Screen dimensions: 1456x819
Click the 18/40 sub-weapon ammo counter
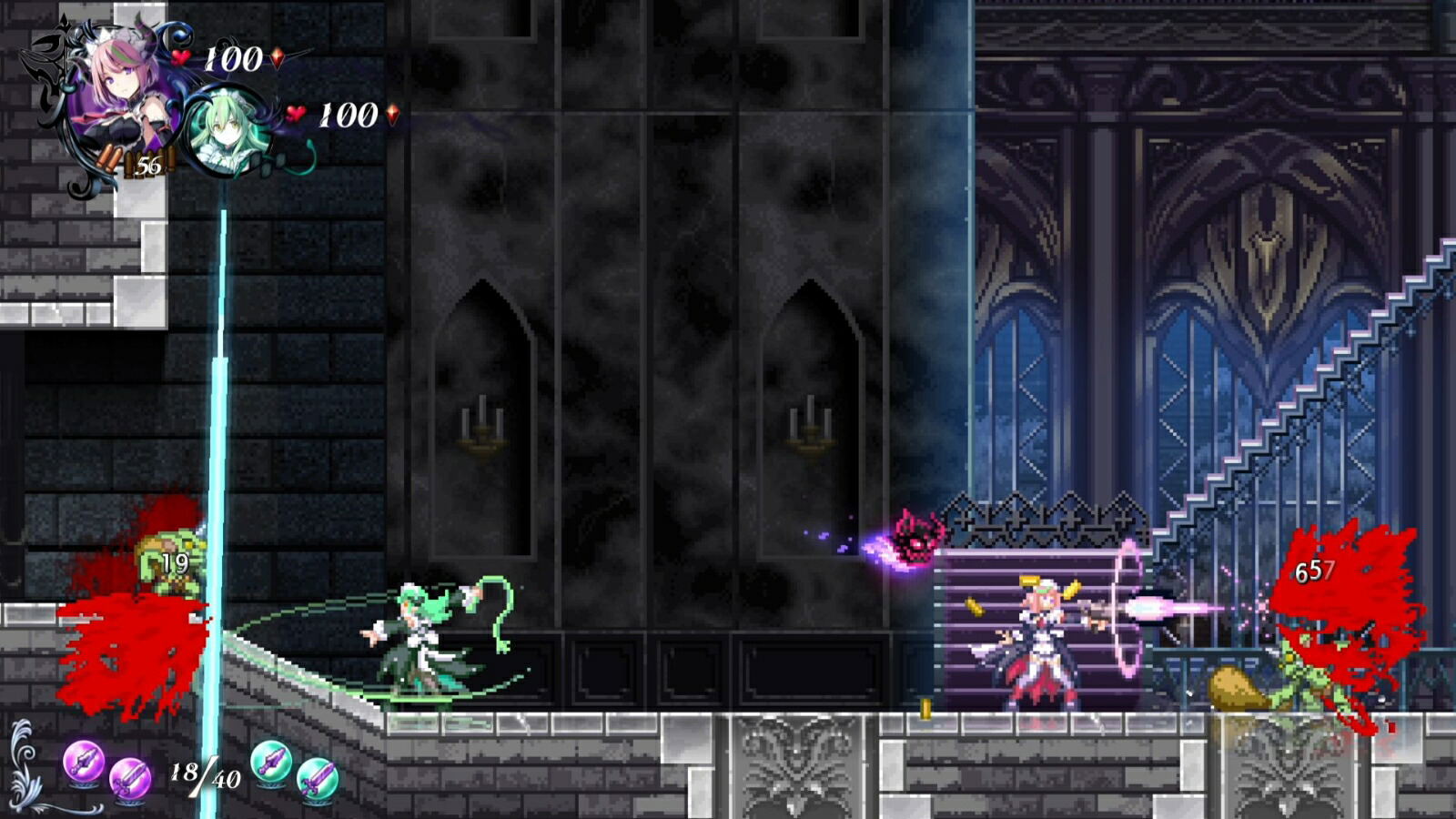pyautogui.click(x=205, y=776)
